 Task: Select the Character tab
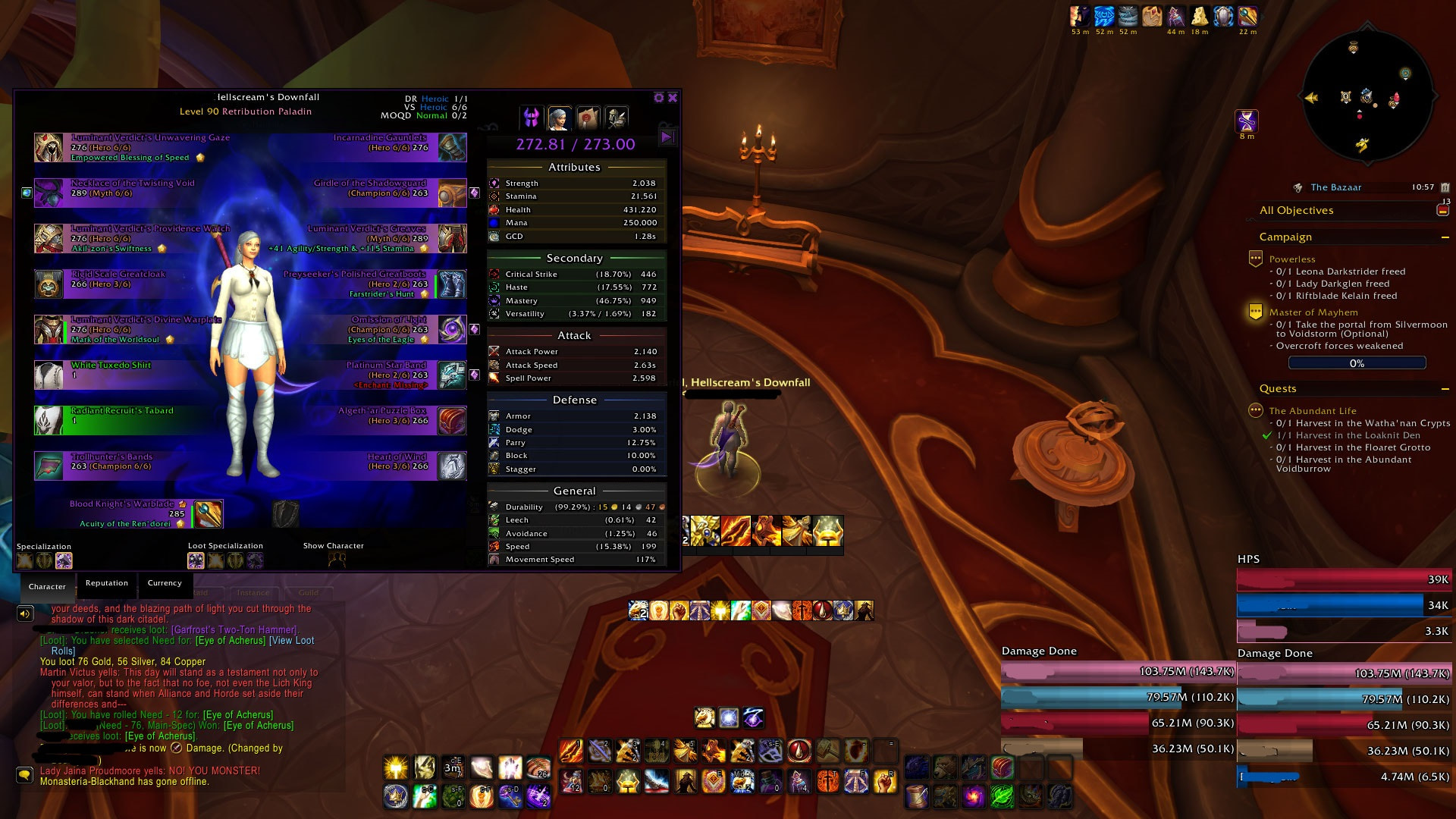tap(47, 587)
